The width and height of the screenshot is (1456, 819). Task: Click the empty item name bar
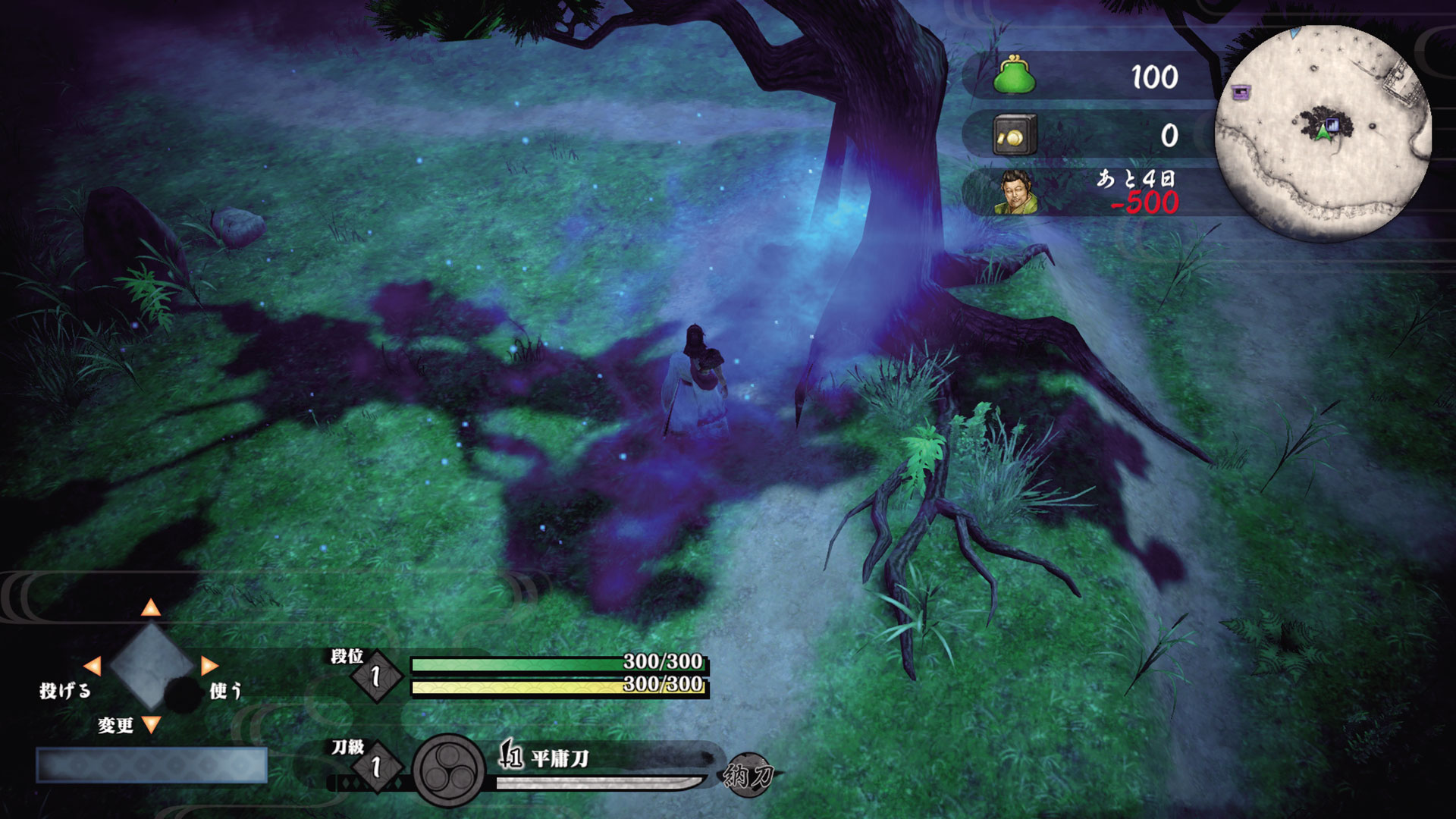[152, 764]
